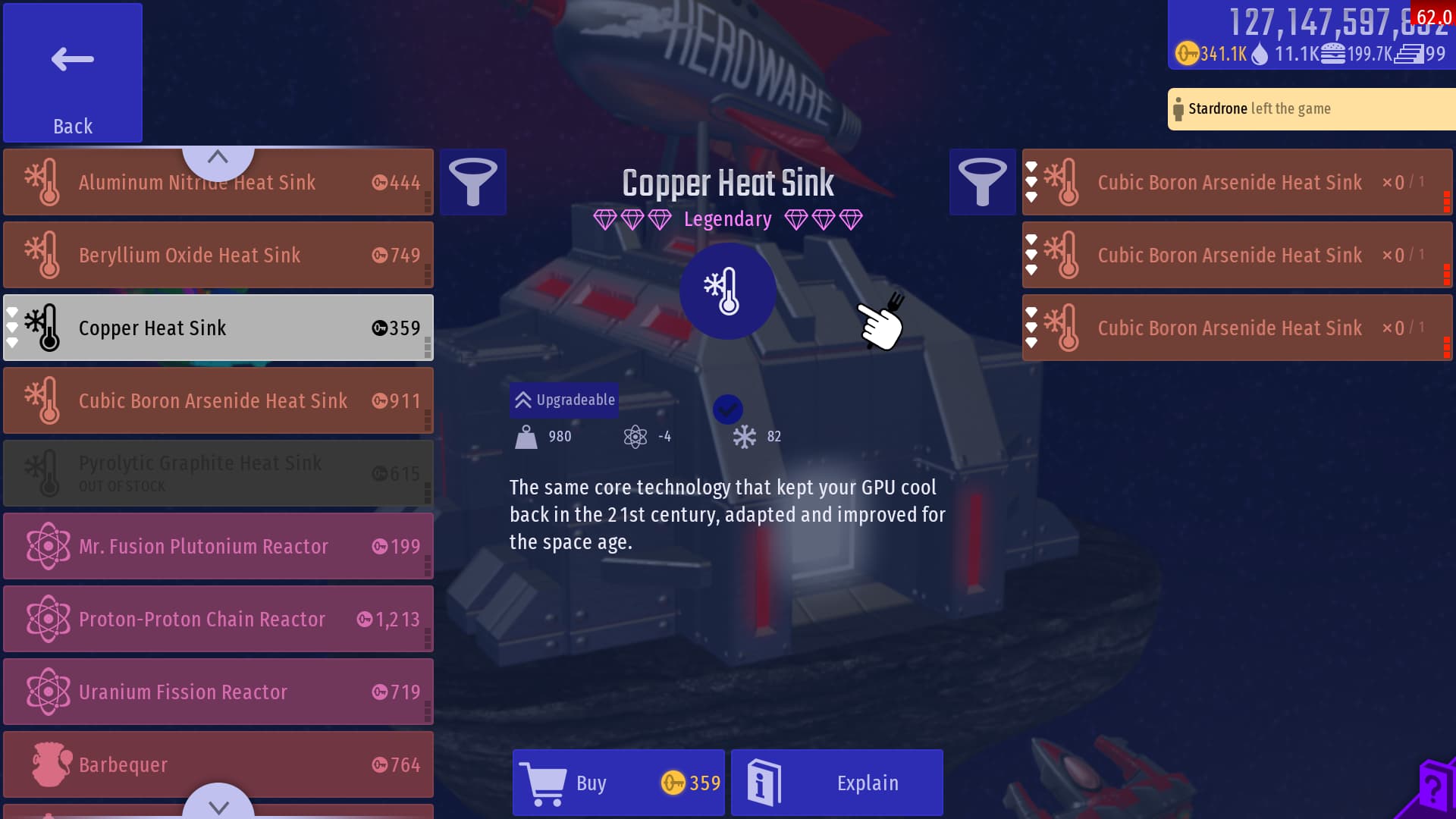Choose Mr. Fusion Plutonium Reactor
This screenshot has width=1456, height=819.
[x=218, y=546]
